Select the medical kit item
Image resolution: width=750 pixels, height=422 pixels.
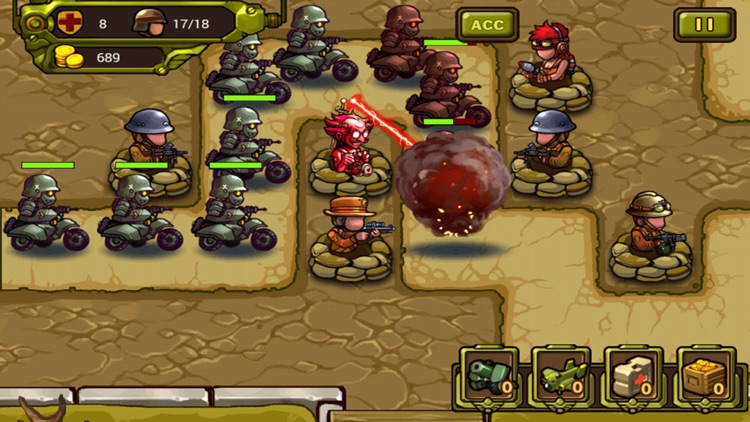point(634,376)
